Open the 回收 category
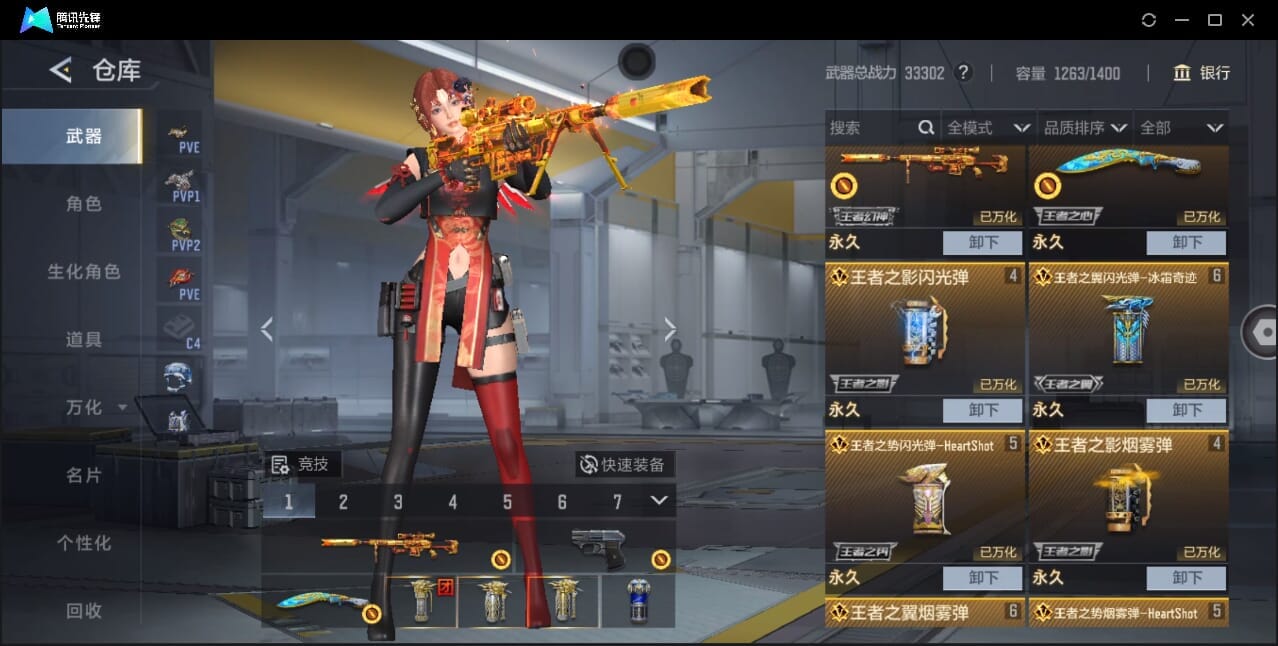 coord(84,611)
